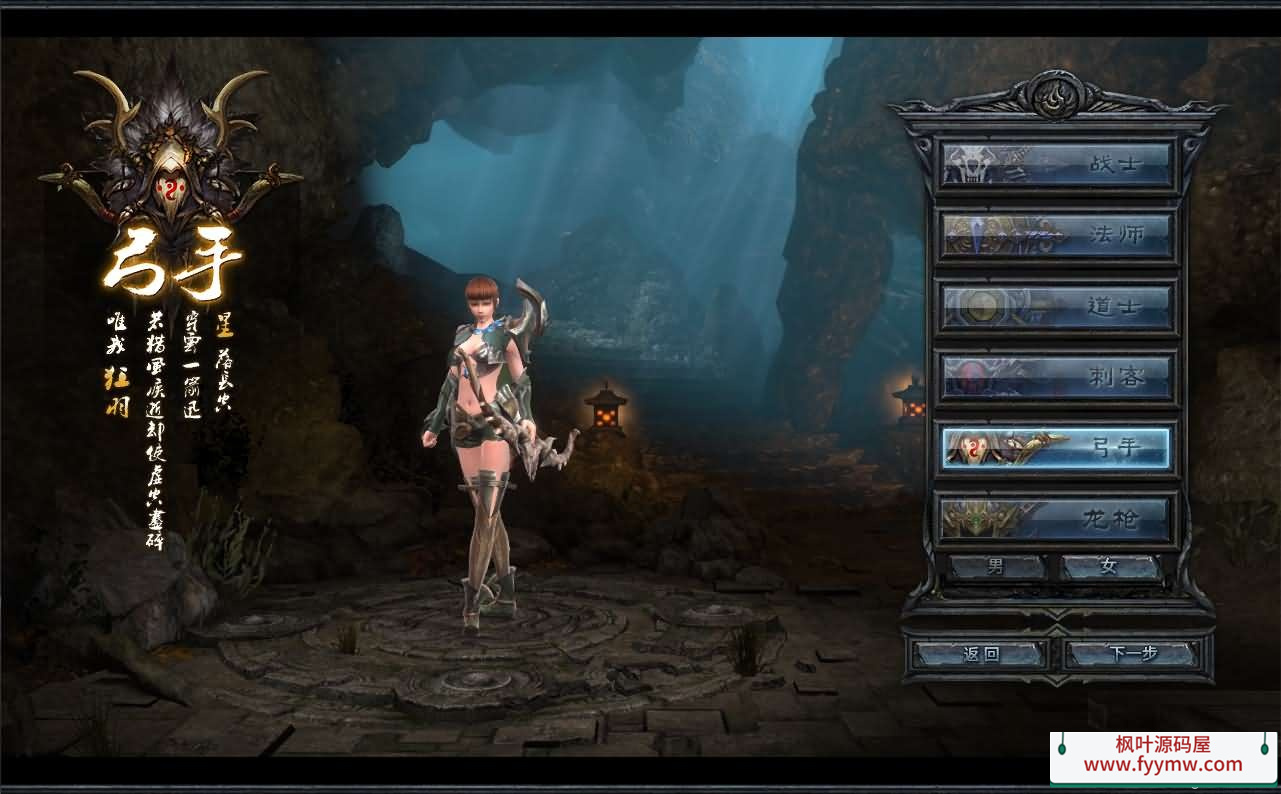
Task: Select the 战士 (Warrior) class
Action: pyautogui.click(x=1057, y=163)
